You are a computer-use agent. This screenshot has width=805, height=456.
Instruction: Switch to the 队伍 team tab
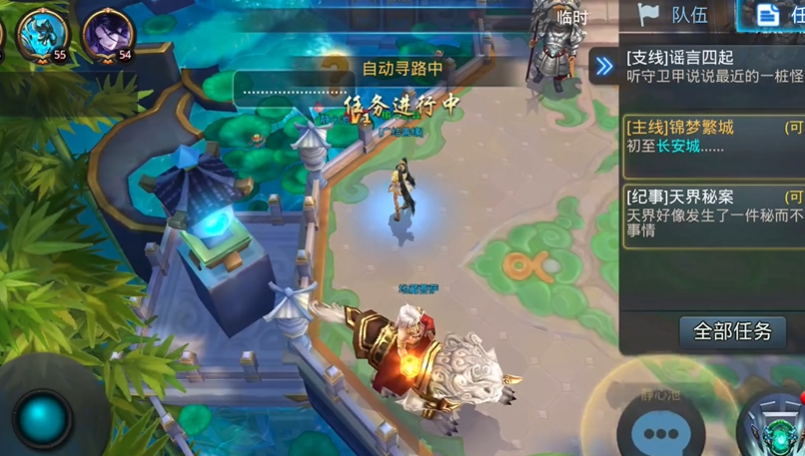click(x=676, y=14)
